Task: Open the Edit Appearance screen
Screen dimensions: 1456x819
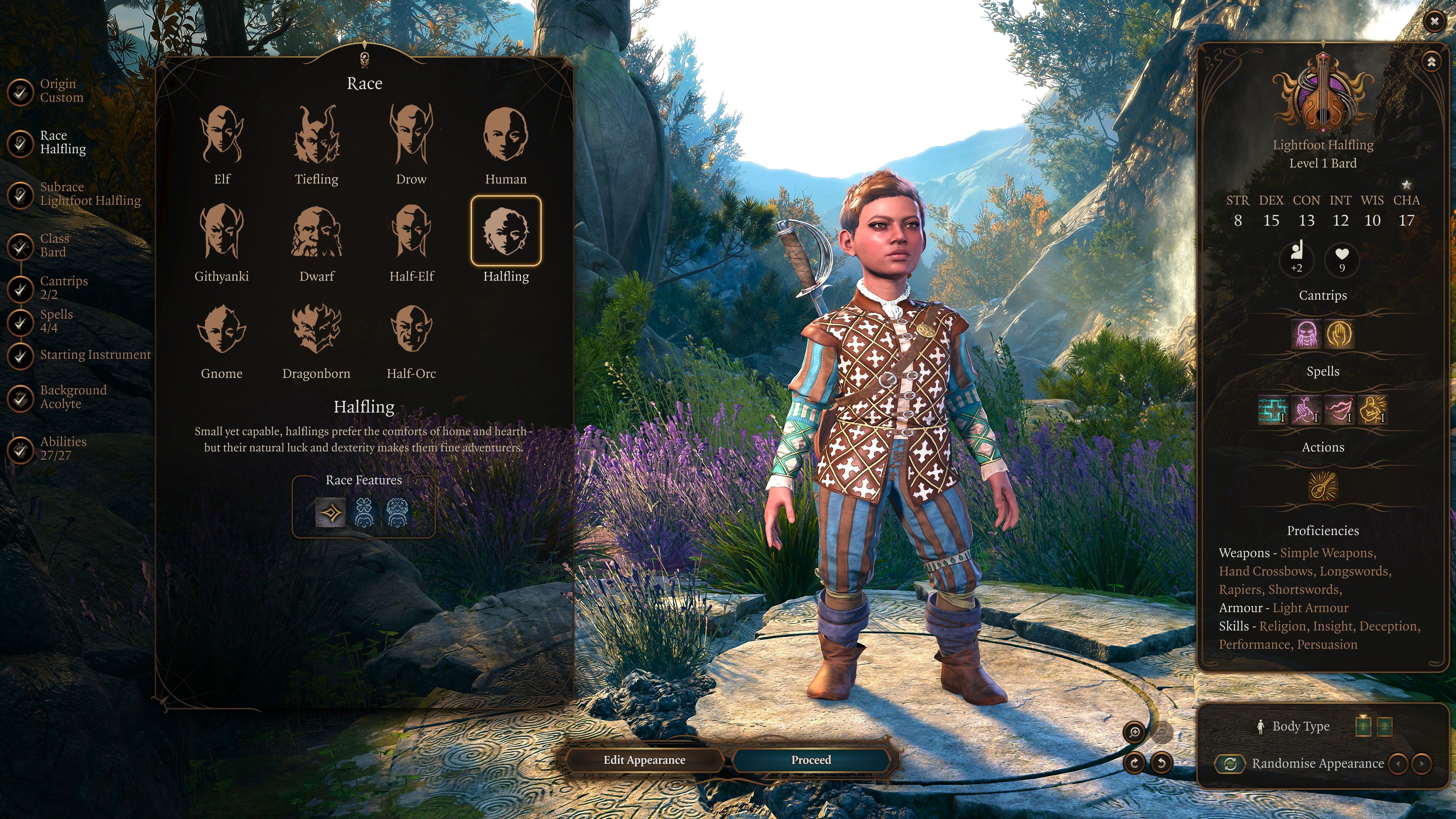Action: click(x=644, y=760)
